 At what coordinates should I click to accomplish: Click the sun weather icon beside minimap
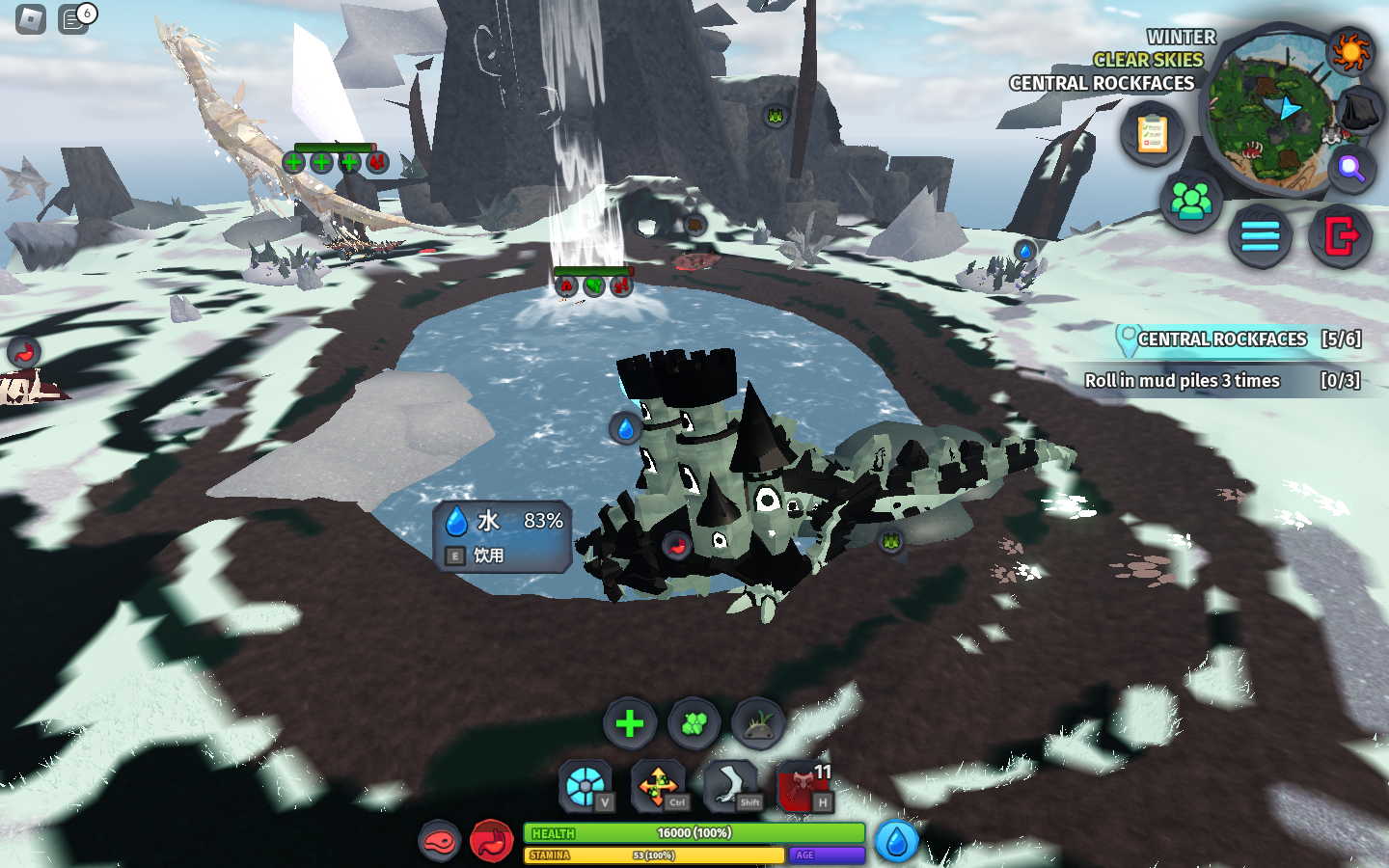click(x=1349, y=50)
